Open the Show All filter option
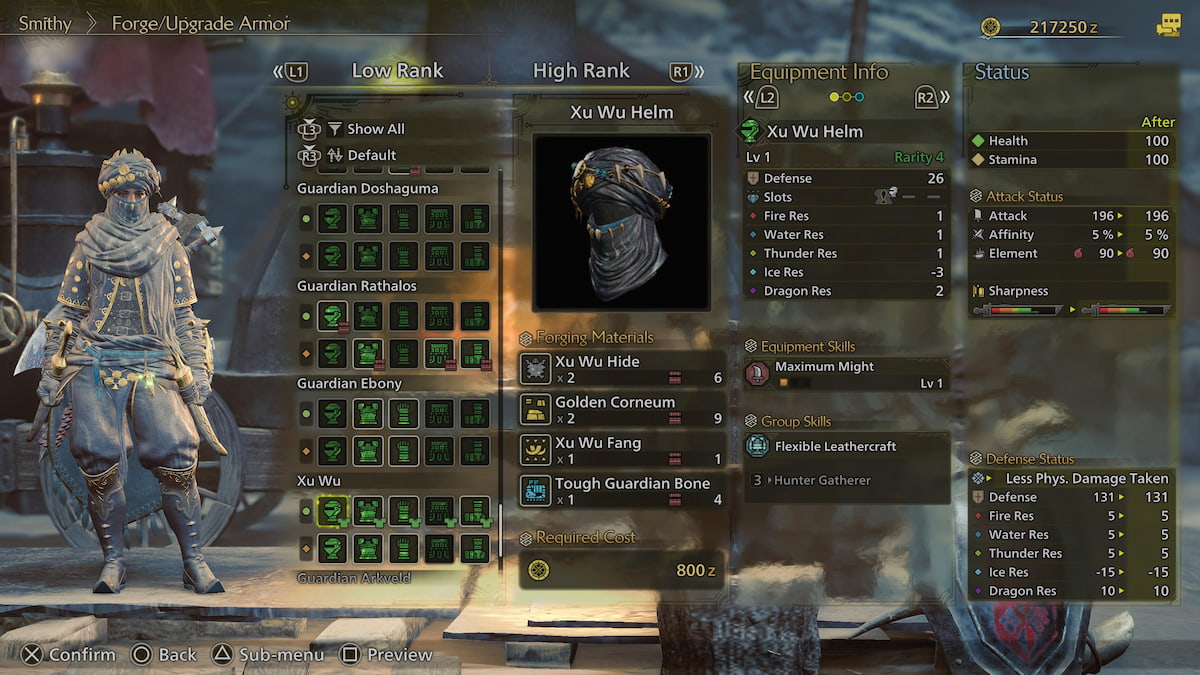 375,129
